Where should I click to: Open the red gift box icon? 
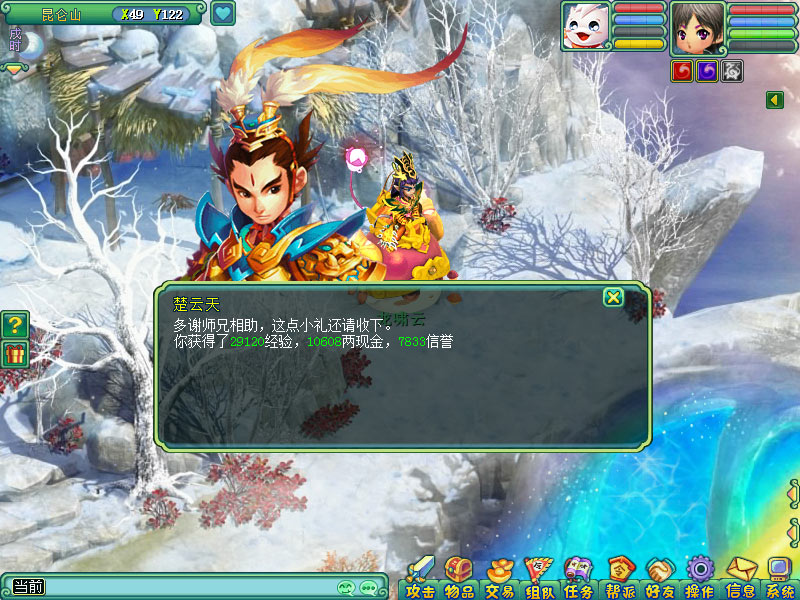point(14,353)
